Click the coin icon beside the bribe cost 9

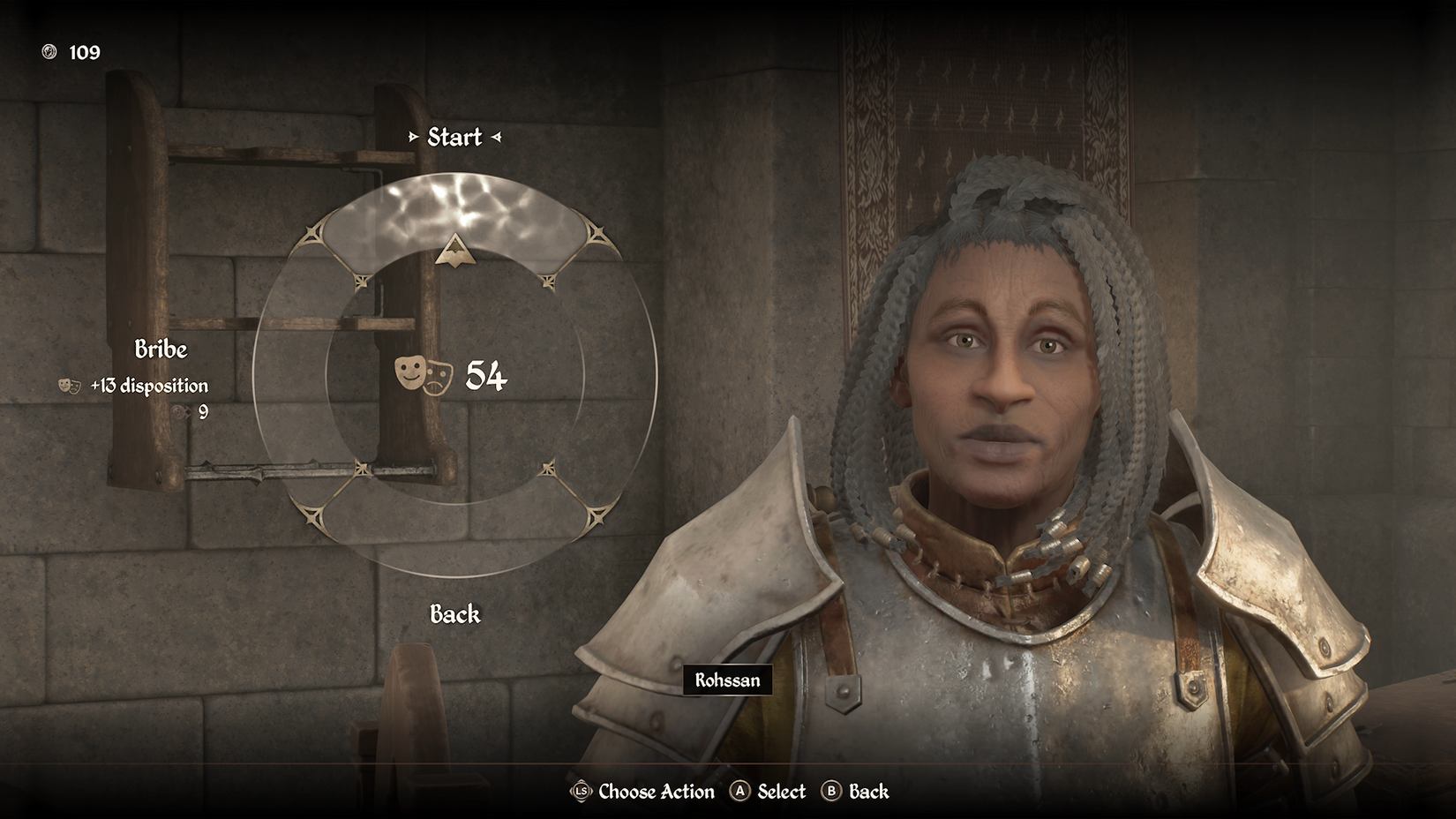pyautogui.click(x=176, y=411)
